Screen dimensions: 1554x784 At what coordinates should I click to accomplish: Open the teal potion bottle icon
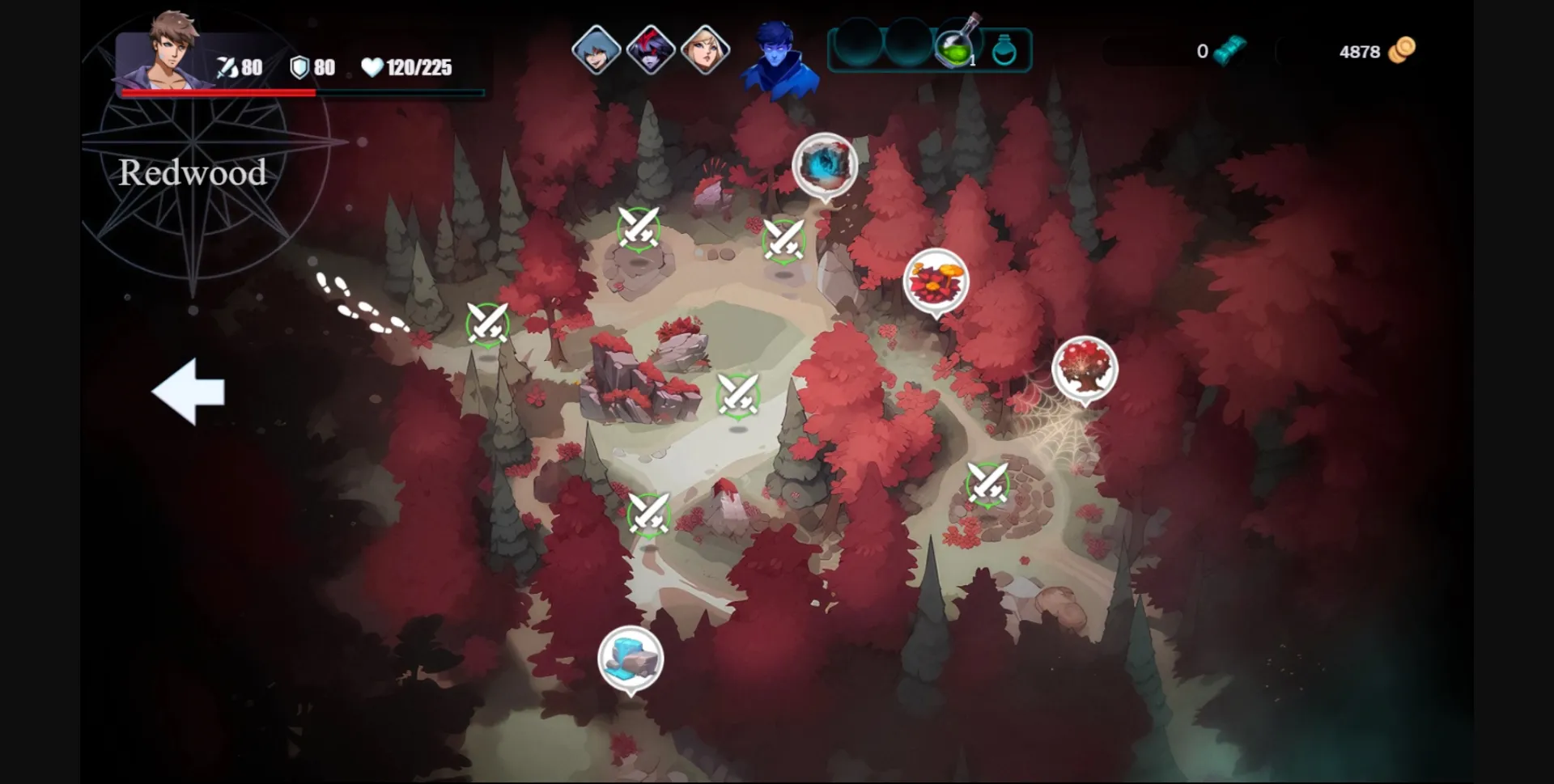point(1004,50)
